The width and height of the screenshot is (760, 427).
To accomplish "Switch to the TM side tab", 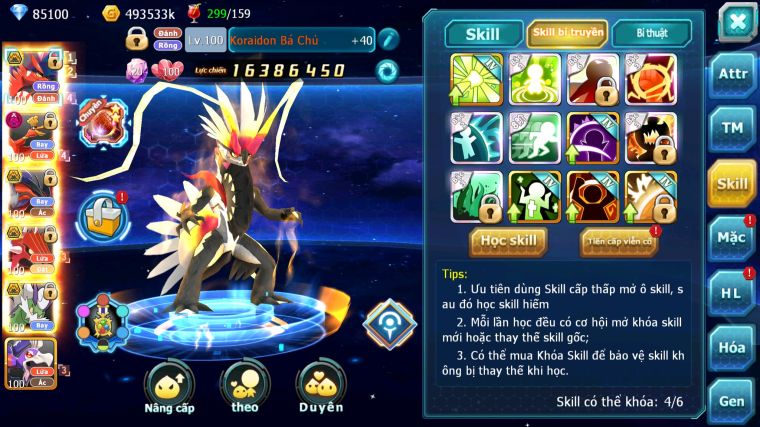I will point(732,129).
